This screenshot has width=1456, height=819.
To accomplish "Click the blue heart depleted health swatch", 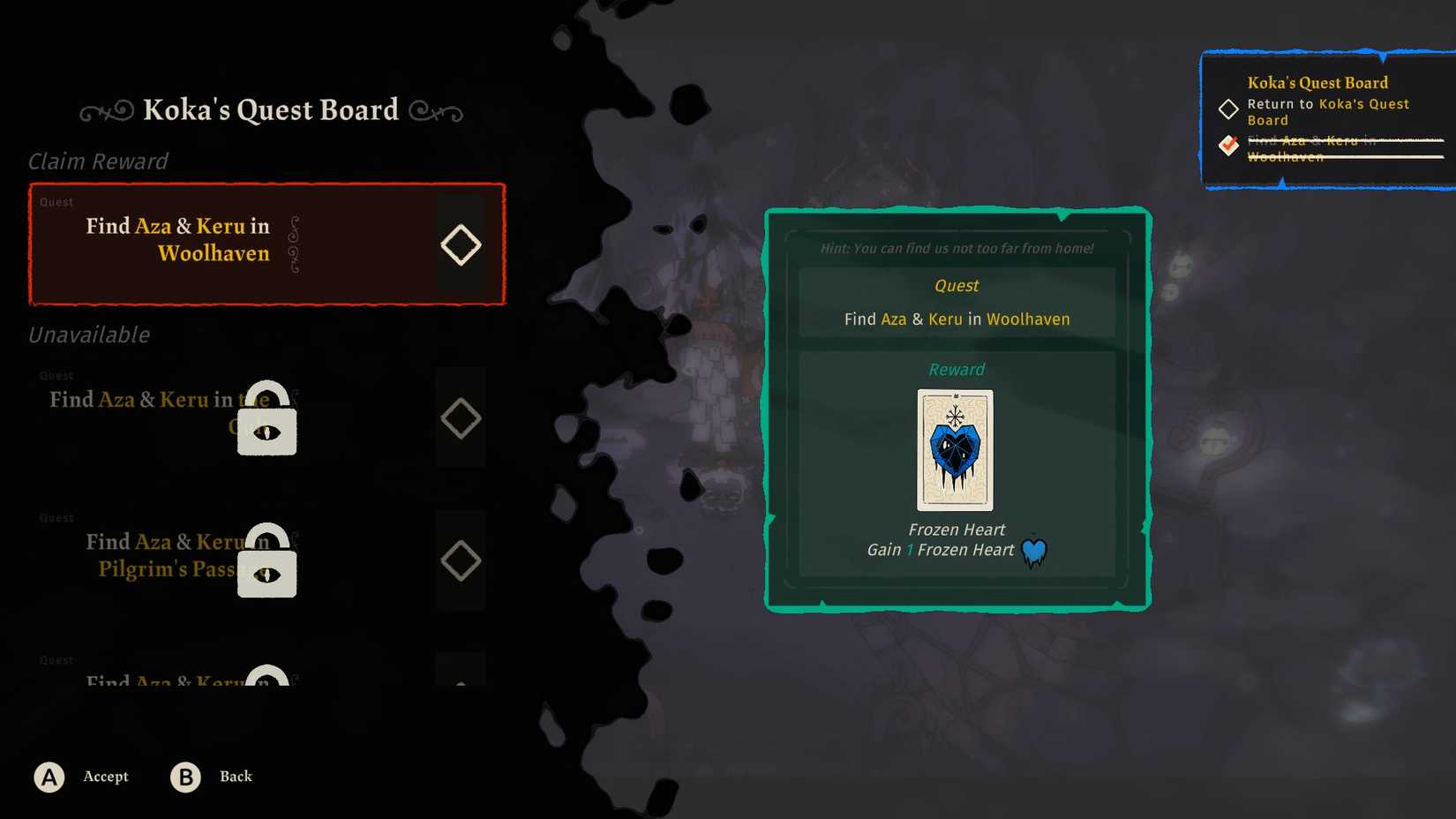I will (1033, 550).
